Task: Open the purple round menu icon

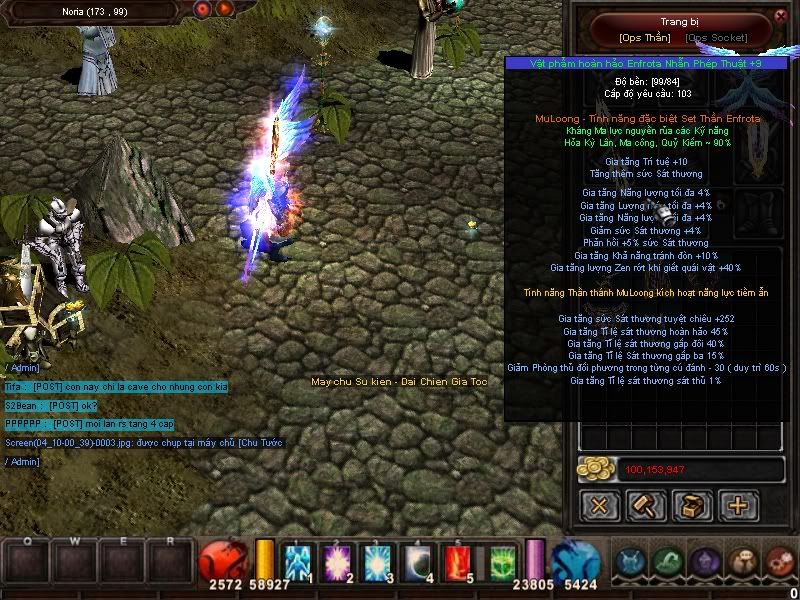Action: tap(706, 561)
